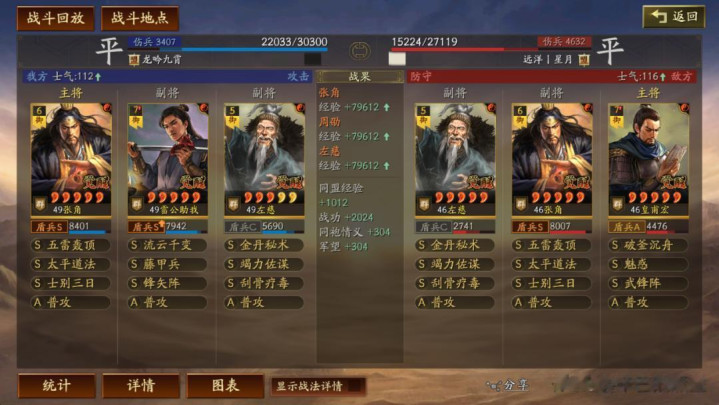Open the 统计 statistics view
The height and width of the screenshot is (405, 719).
point(56,386)
